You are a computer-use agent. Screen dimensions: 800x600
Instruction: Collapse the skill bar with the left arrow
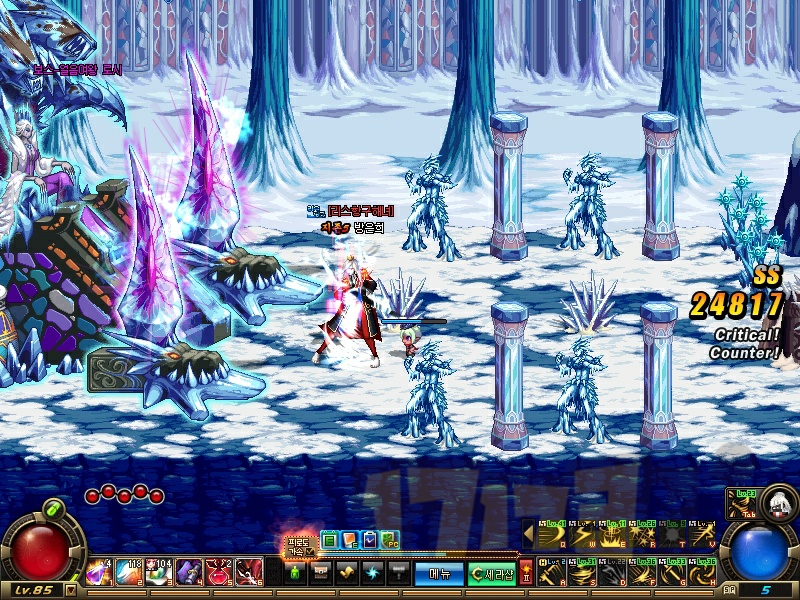click(527, 535)
